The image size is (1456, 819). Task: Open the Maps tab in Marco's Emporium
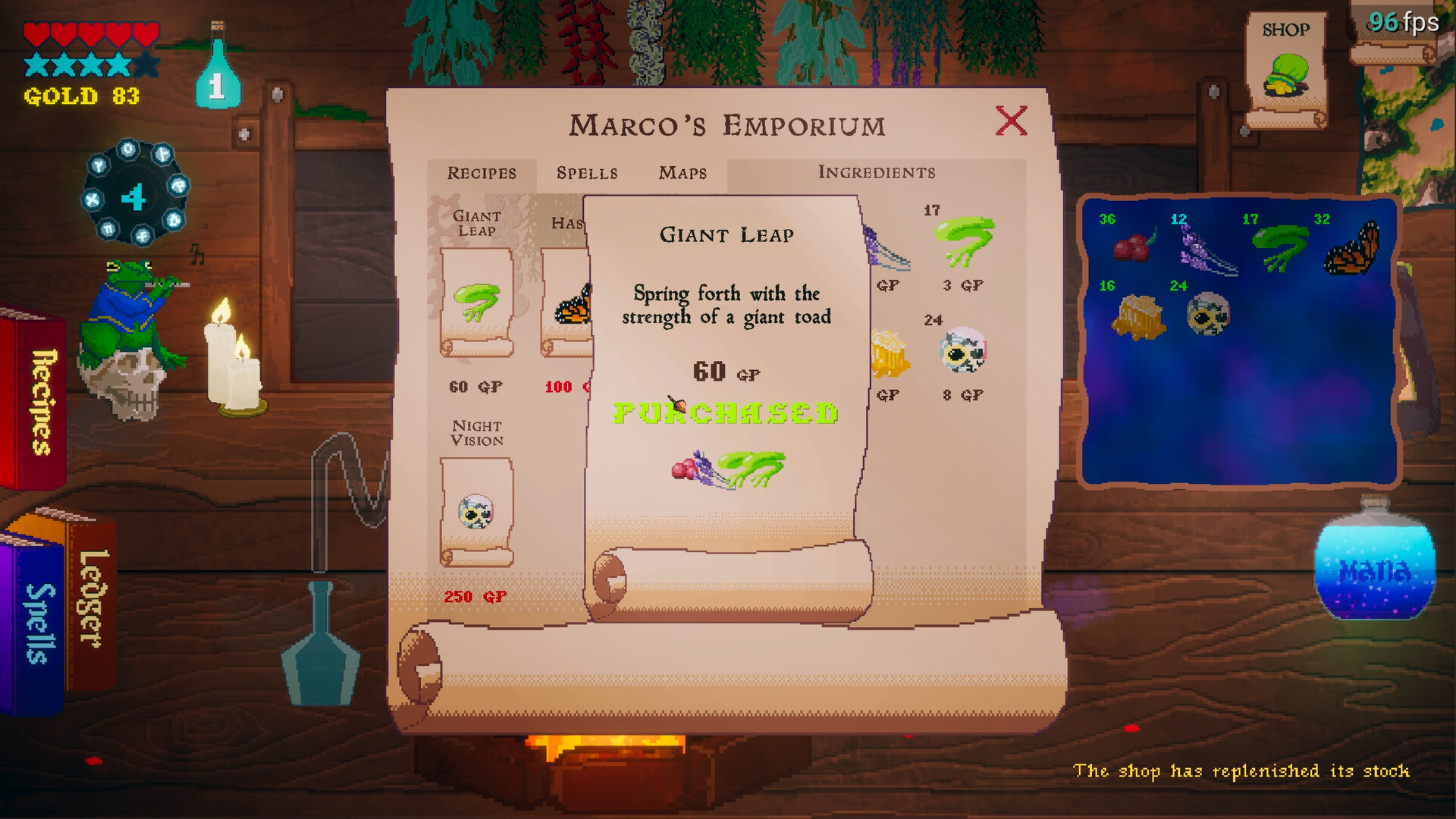(682, 173)
